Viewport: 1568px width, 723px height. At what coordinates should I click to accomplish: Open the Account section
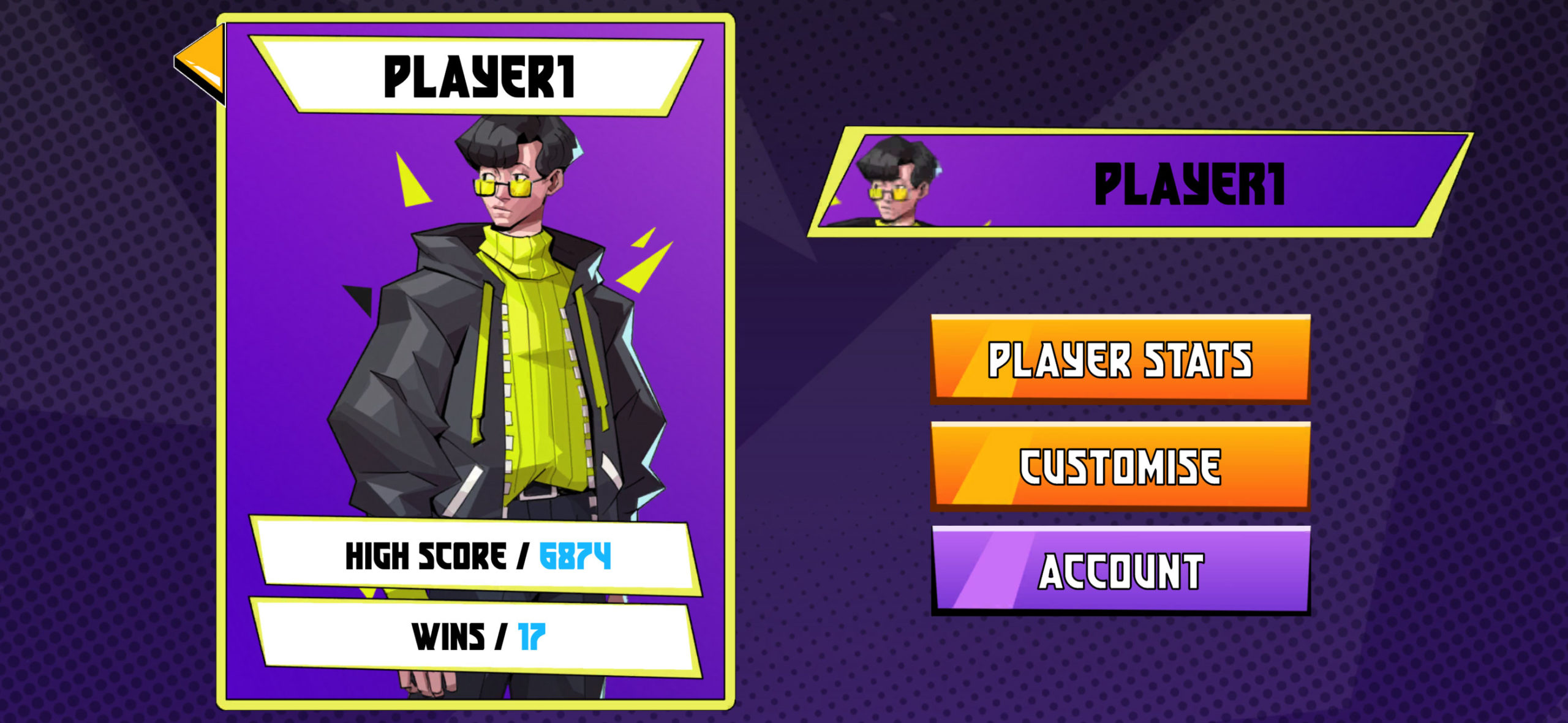coord(1120,571)
